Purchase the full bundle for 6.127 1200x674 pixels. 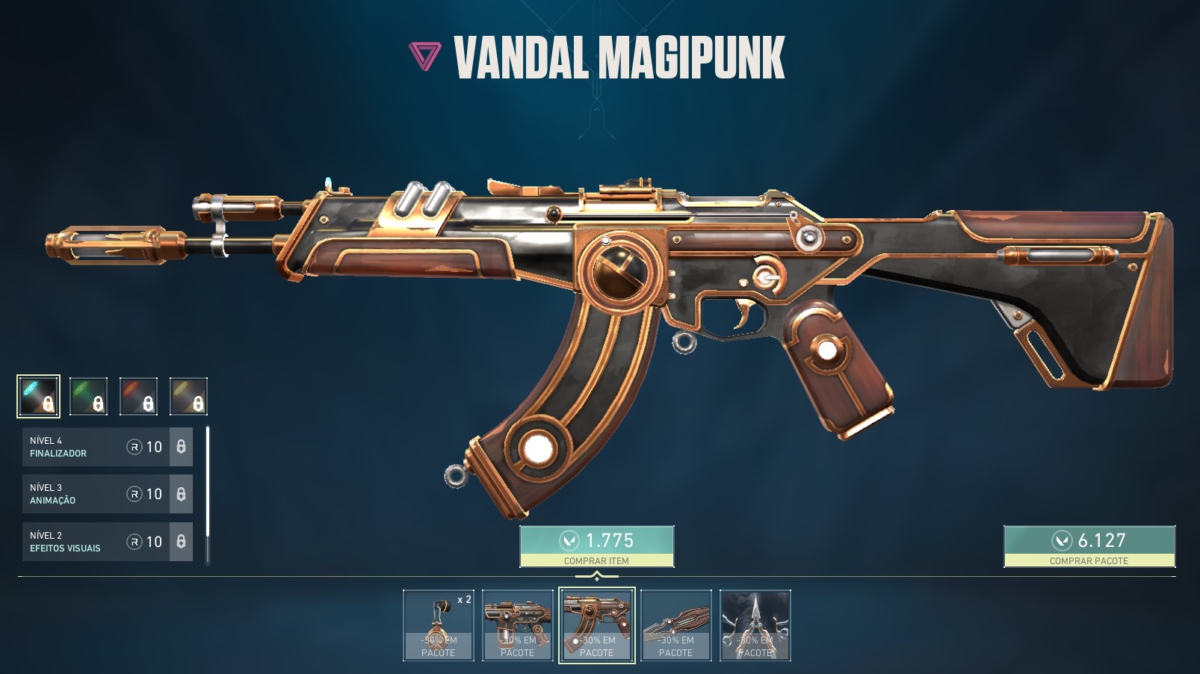1089,546
